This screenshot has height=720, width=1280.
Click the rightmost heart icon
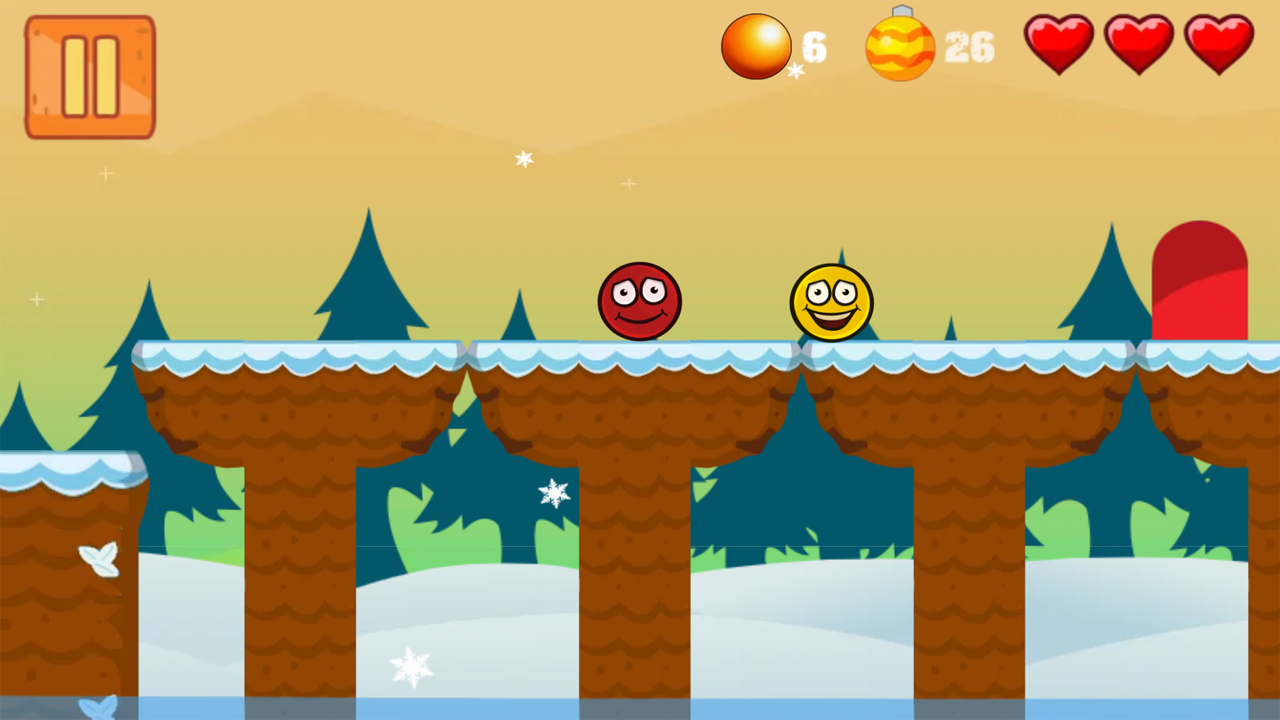1218,42
